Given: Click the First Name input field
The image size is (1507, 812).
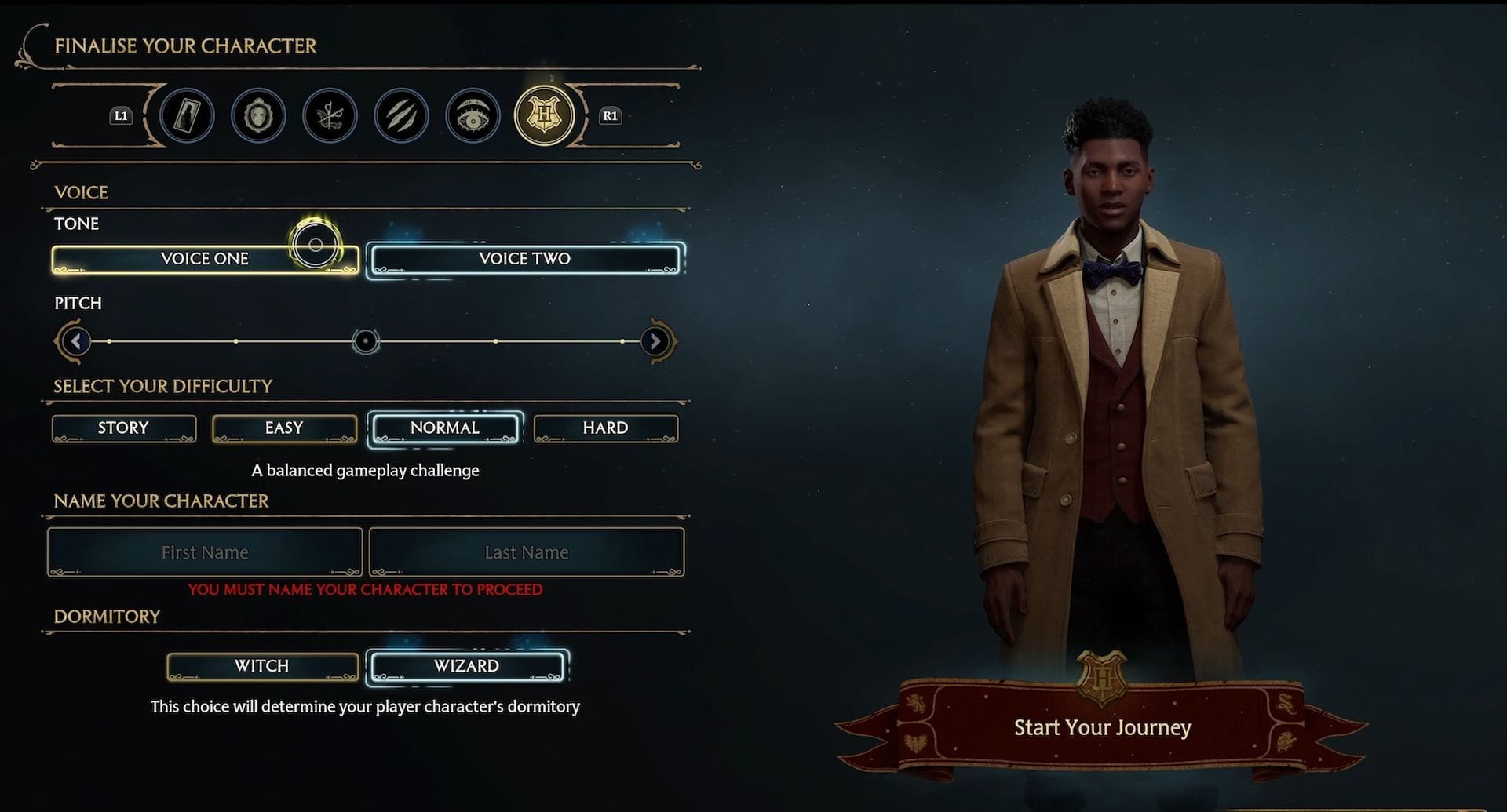Looking at the screenshot, I should 204,552.
